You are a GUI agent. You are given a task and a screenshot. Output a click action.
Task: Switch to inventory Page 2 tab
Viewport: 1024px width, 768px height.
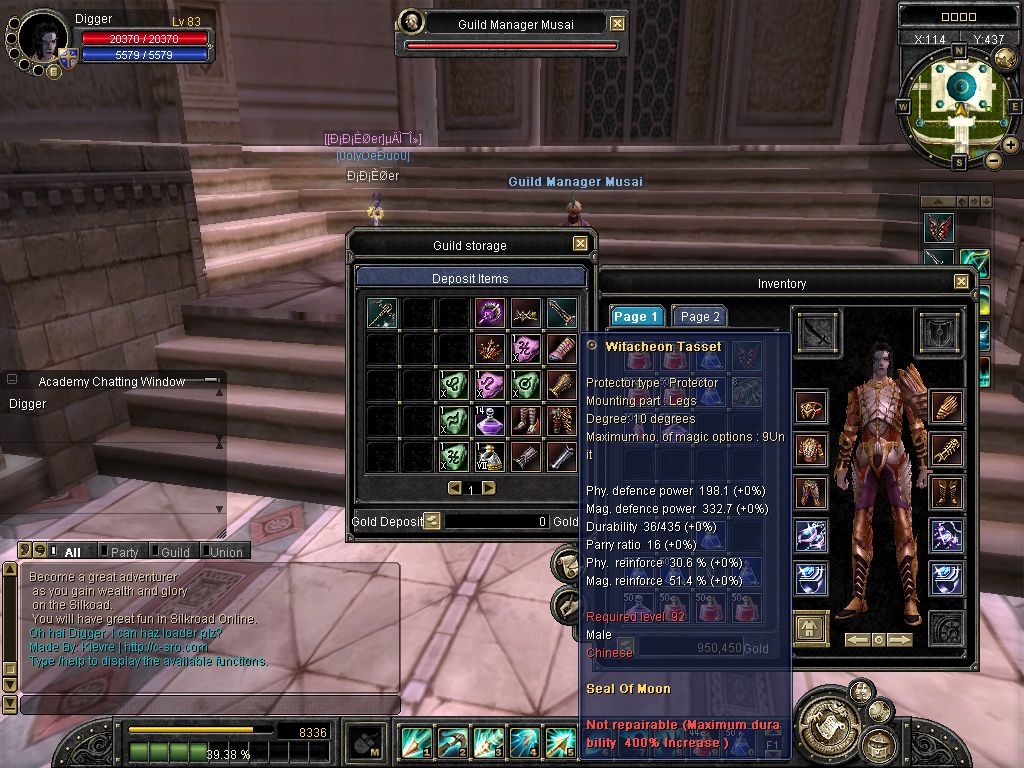(x=699, y=317)
